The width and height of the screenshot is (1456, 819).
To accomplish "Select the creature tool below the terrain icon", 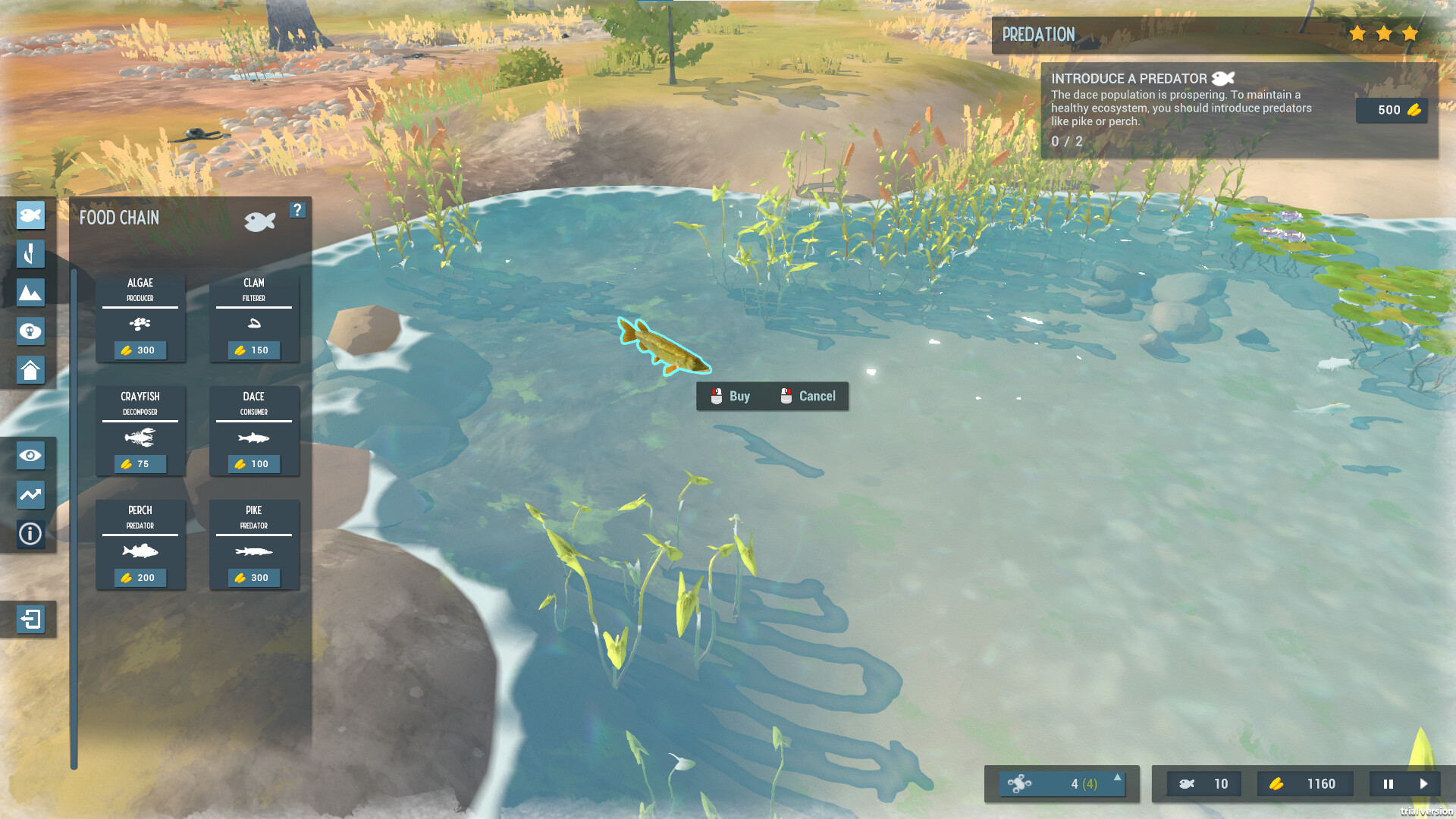I will click(30, 331).
